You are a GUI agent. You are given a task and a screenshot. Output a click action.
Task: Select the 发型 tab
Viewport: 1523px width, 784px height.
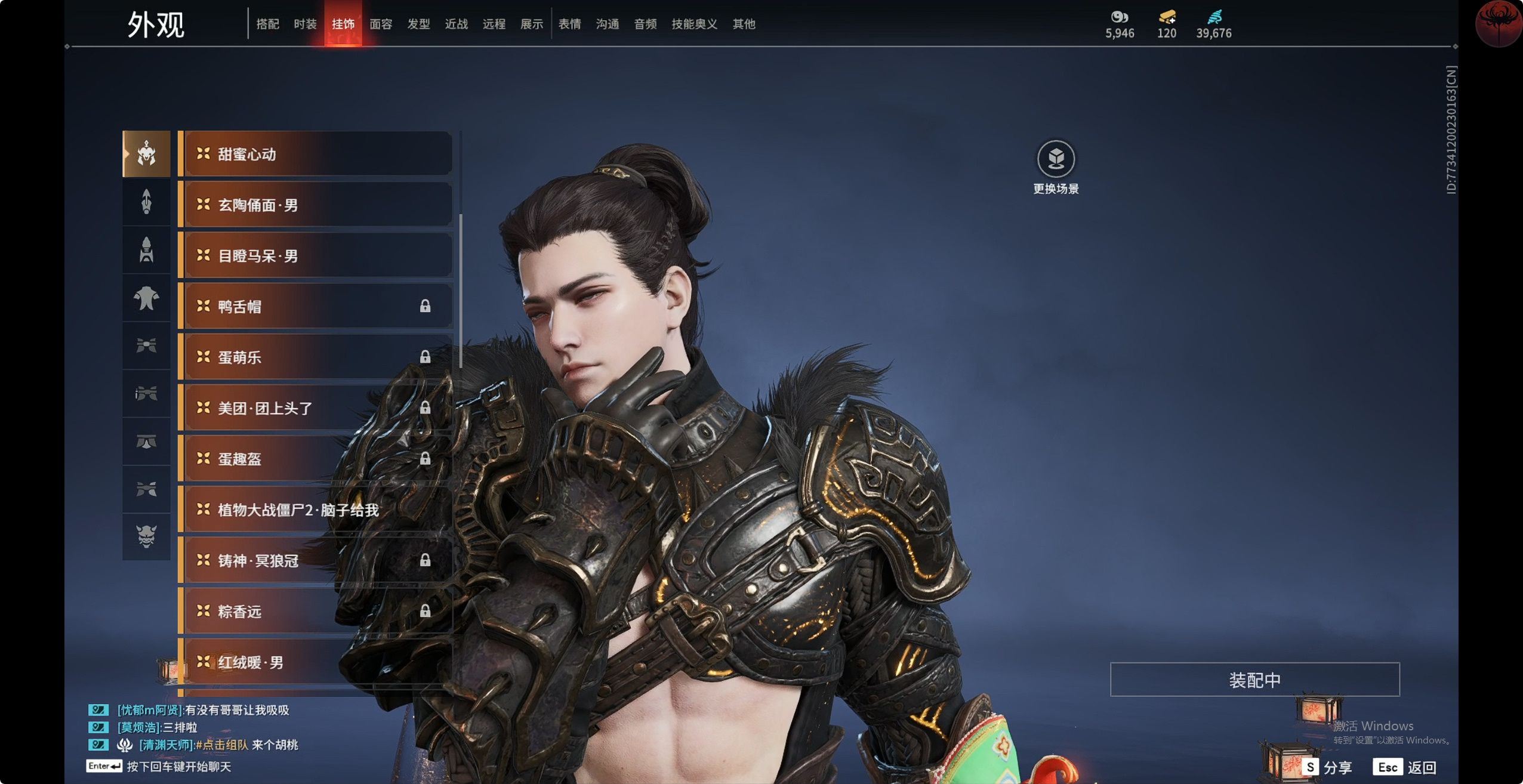pyautogui.click(x=418, y=24)
